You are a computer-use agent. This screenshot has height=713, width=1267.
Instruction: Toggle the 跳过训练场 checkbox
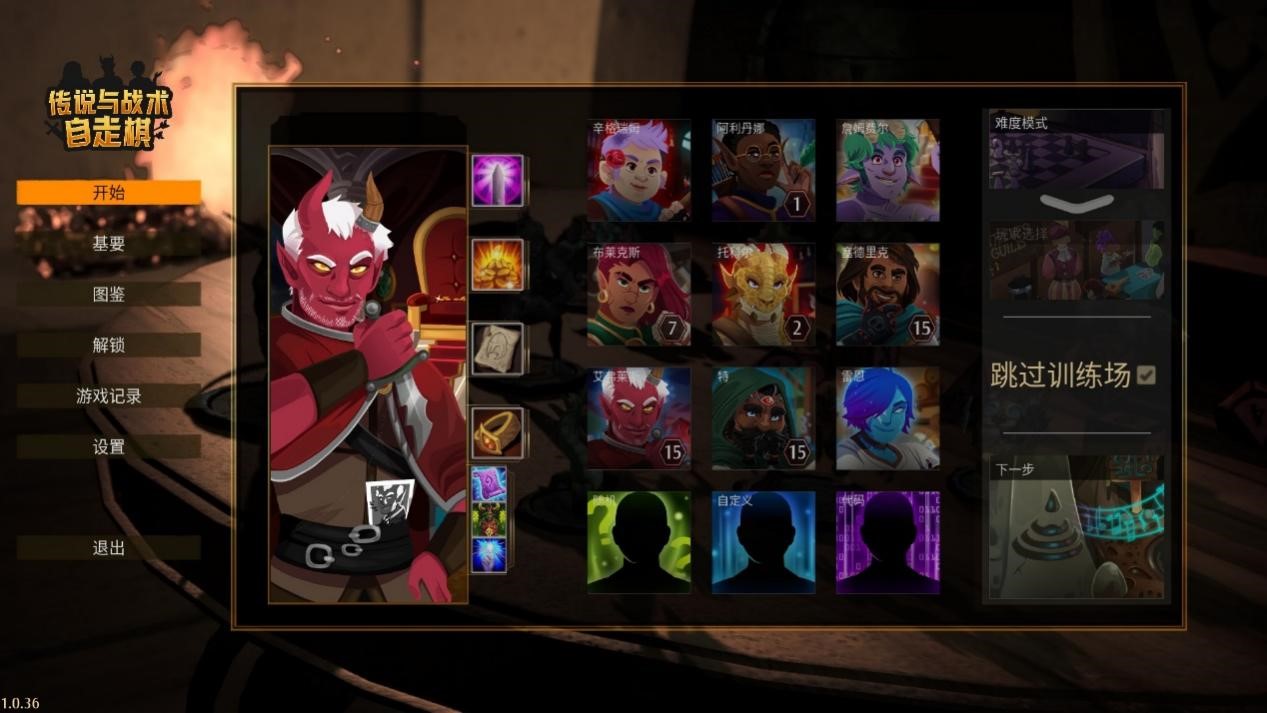1146,375
